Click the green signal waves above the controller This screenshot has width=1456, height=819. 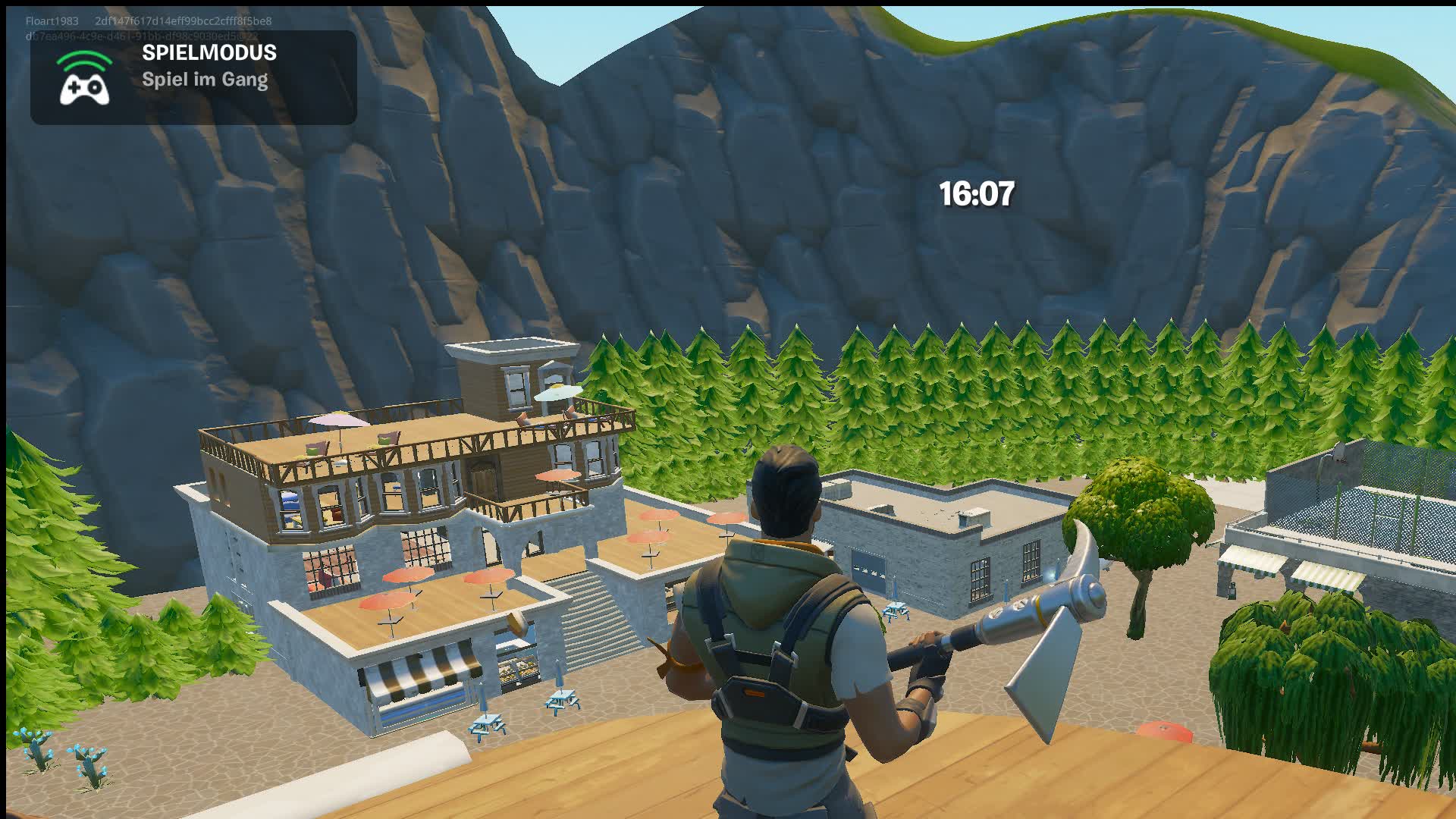tap(85, 59)
